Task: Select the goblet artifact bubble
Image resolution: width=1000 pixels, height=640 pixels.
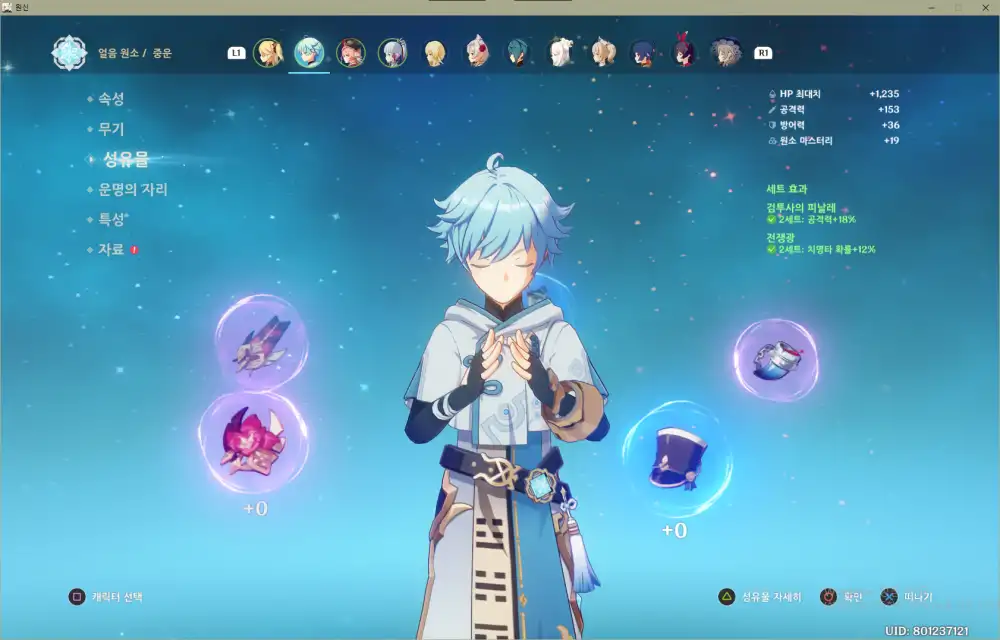Action: pyautogui.click(x=776, y=360)
